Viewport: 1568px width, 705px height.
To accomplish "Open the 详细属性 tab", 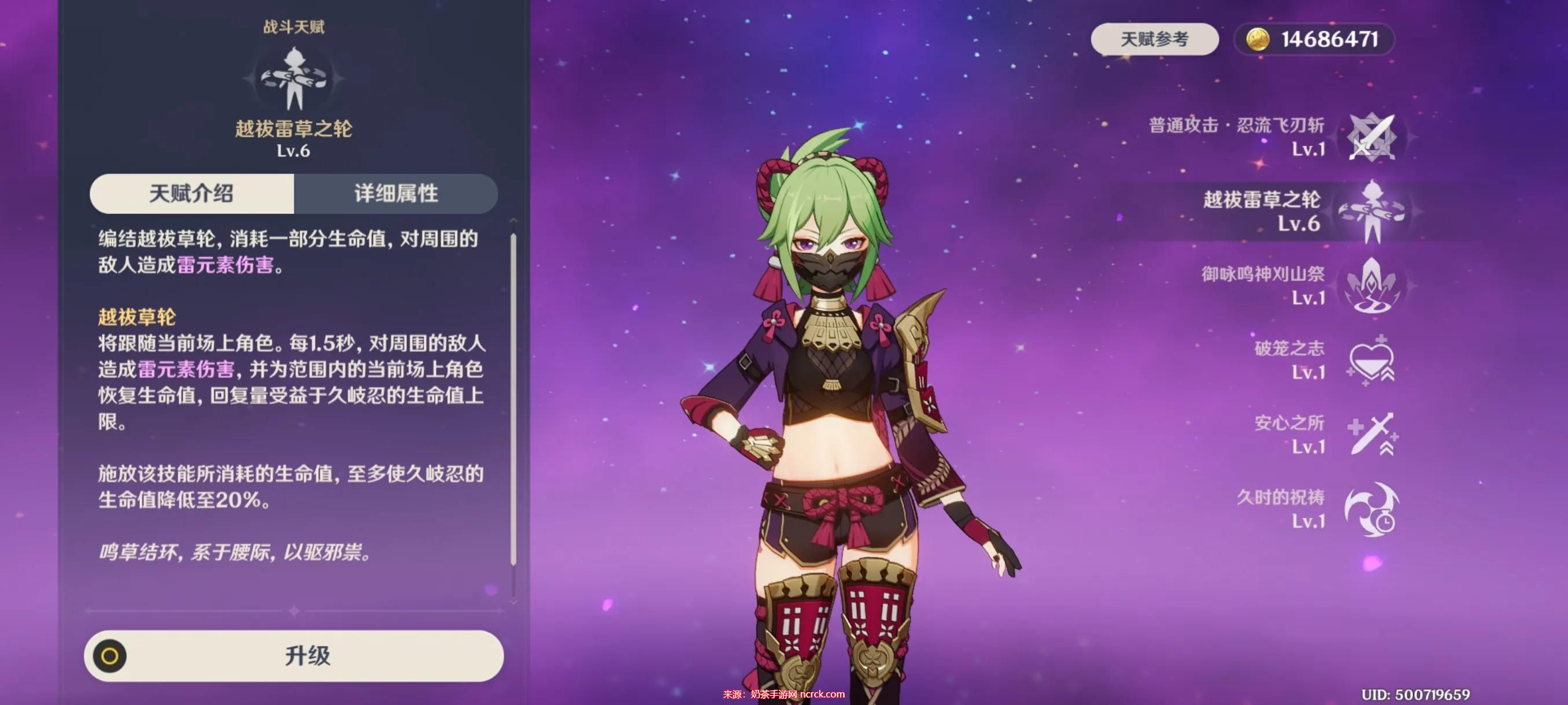I will (x=395, y=194).
